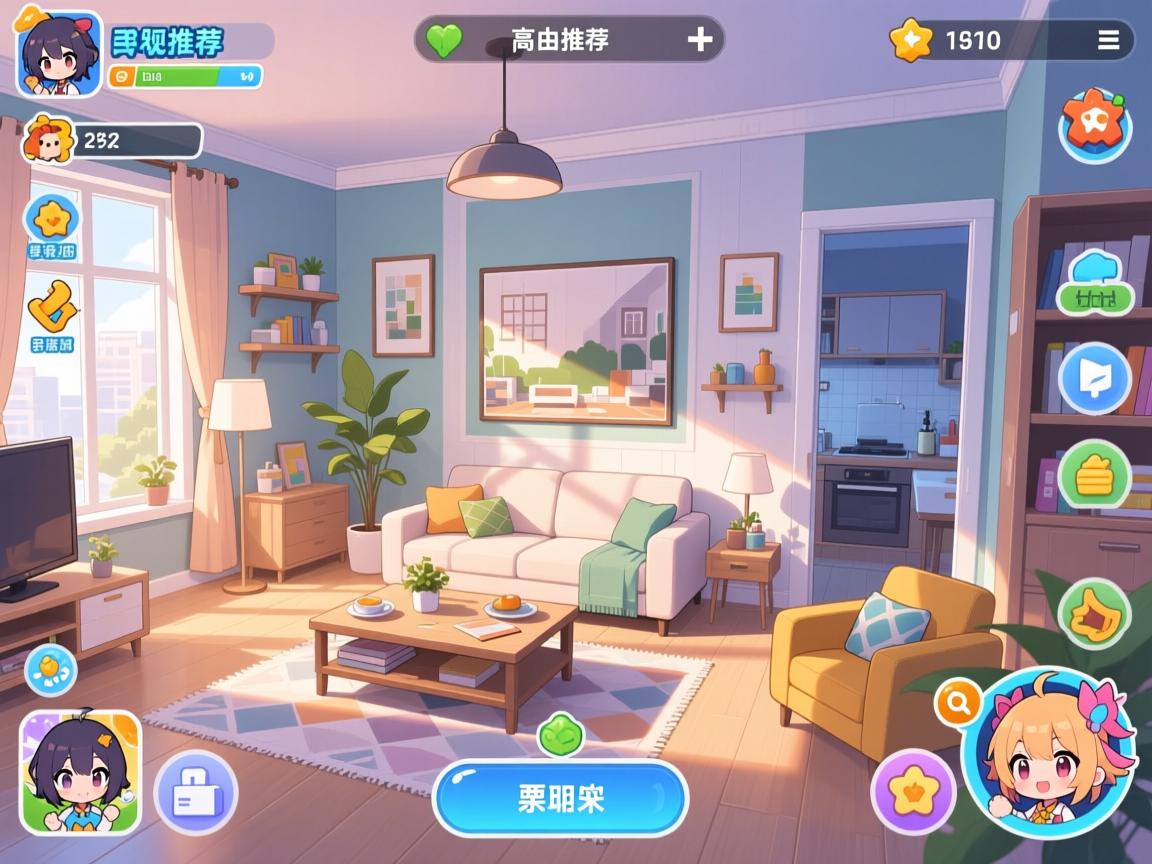Click the blue lock button
Screen dimensions: 1152x864
(x=195, y=793)
